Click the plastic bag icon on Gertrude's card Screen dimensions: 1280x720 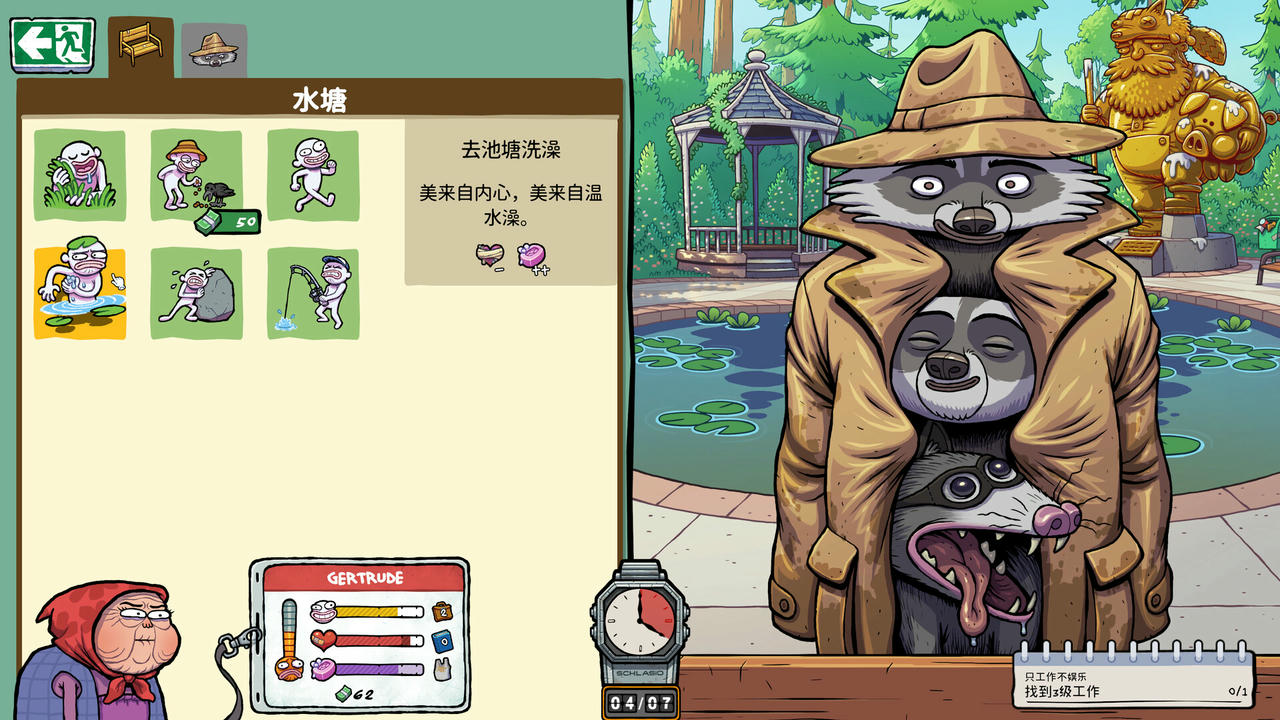click(x=441, y=668)
